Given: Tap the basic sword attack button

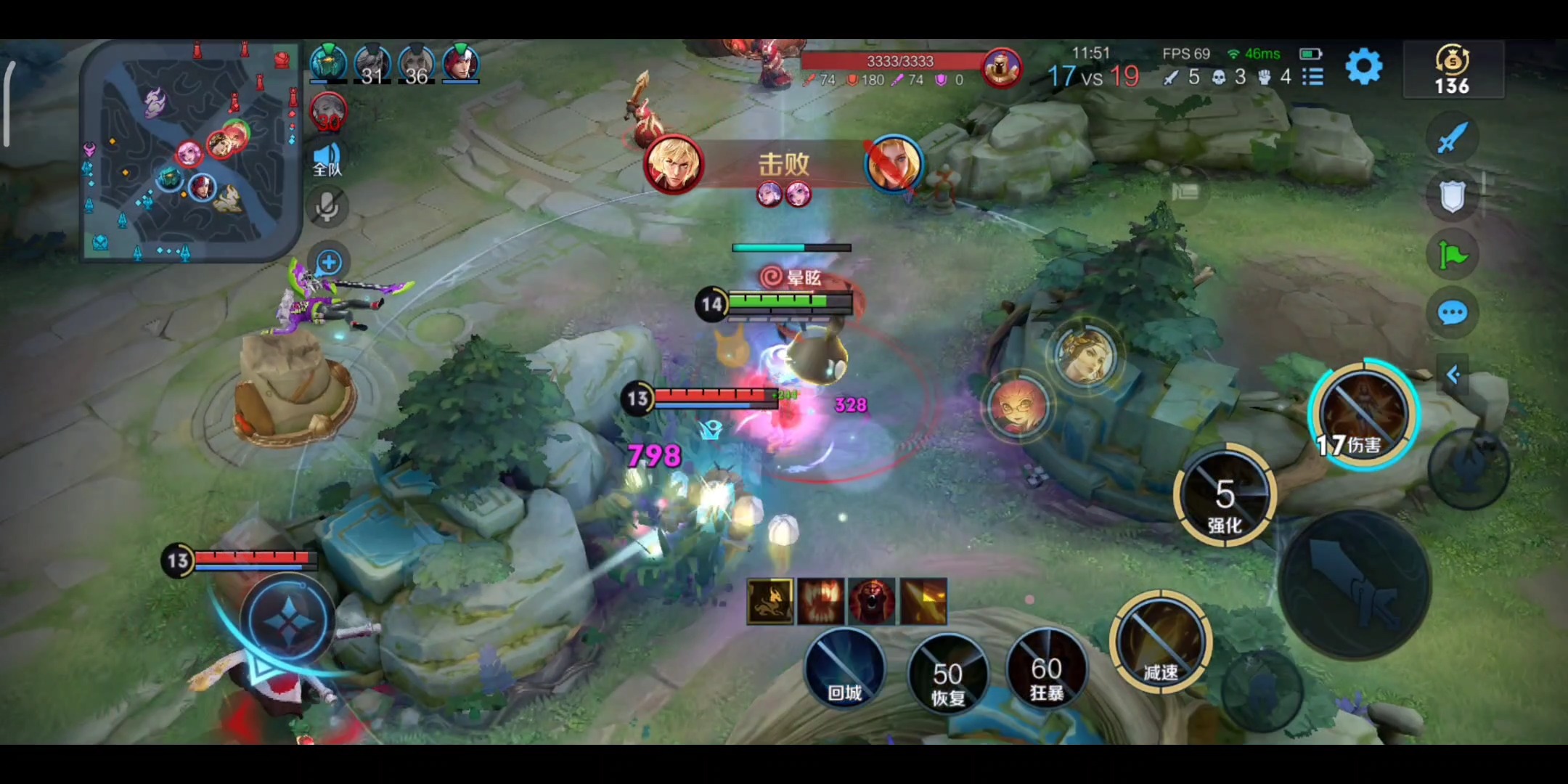Looking at the screenshot, I should tap(1355, 585).
